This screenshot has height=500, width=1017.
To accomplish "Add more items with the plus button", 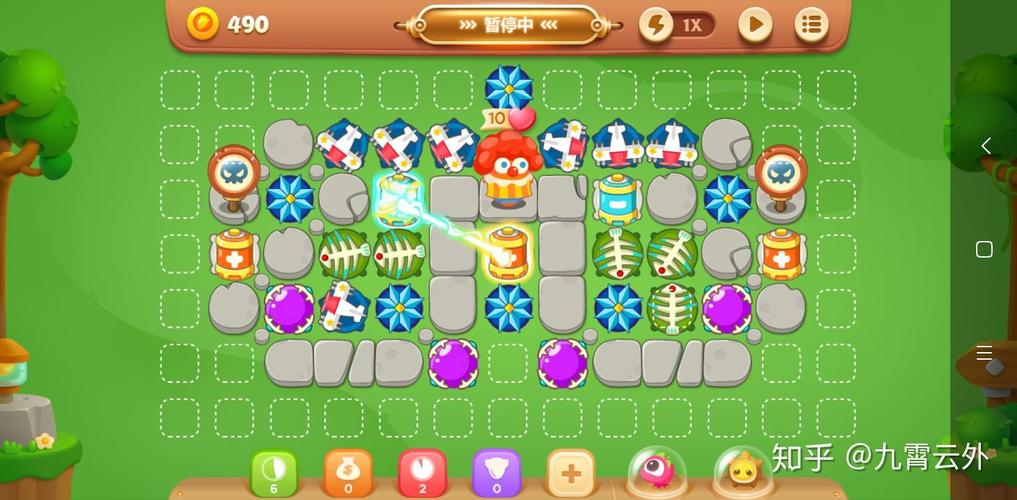I will point(571,471).
